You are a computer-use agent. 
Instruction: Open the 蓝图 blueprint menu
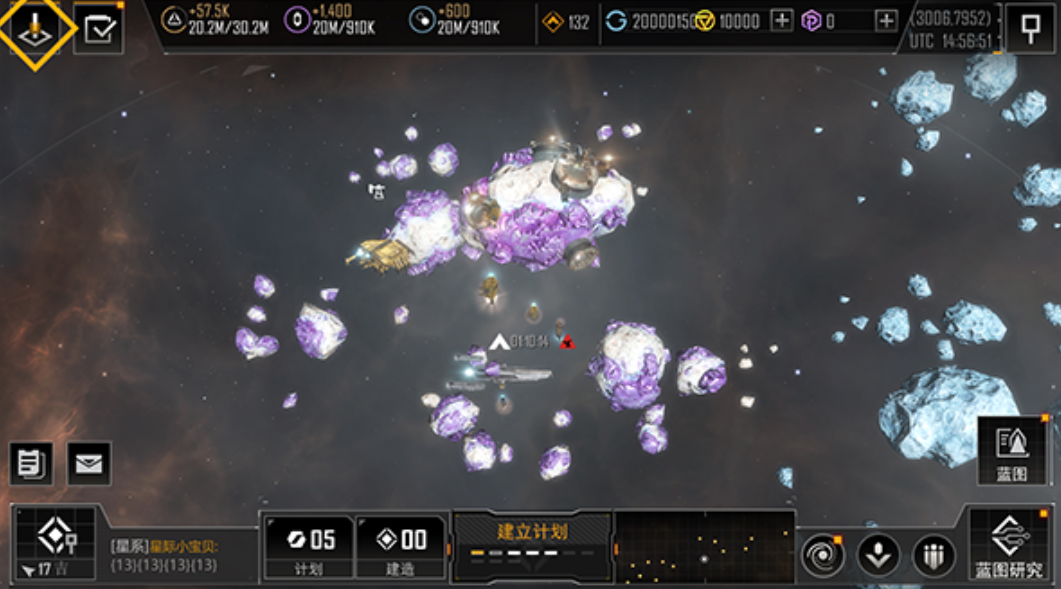pos(1012,451)
